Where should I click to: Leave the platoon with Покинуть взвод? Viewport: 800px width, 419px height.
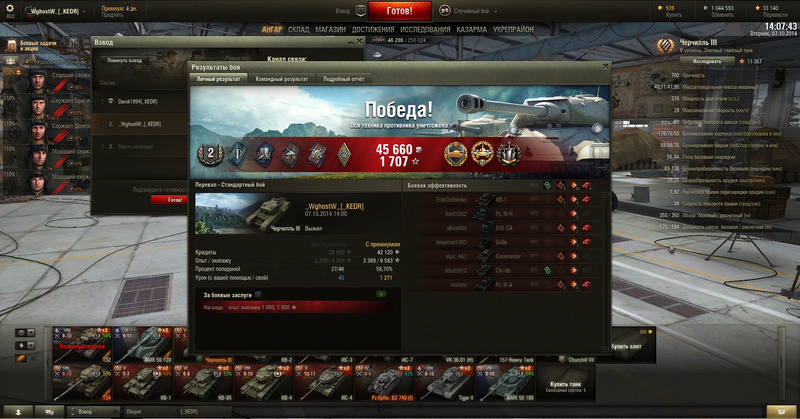[125, 60]
